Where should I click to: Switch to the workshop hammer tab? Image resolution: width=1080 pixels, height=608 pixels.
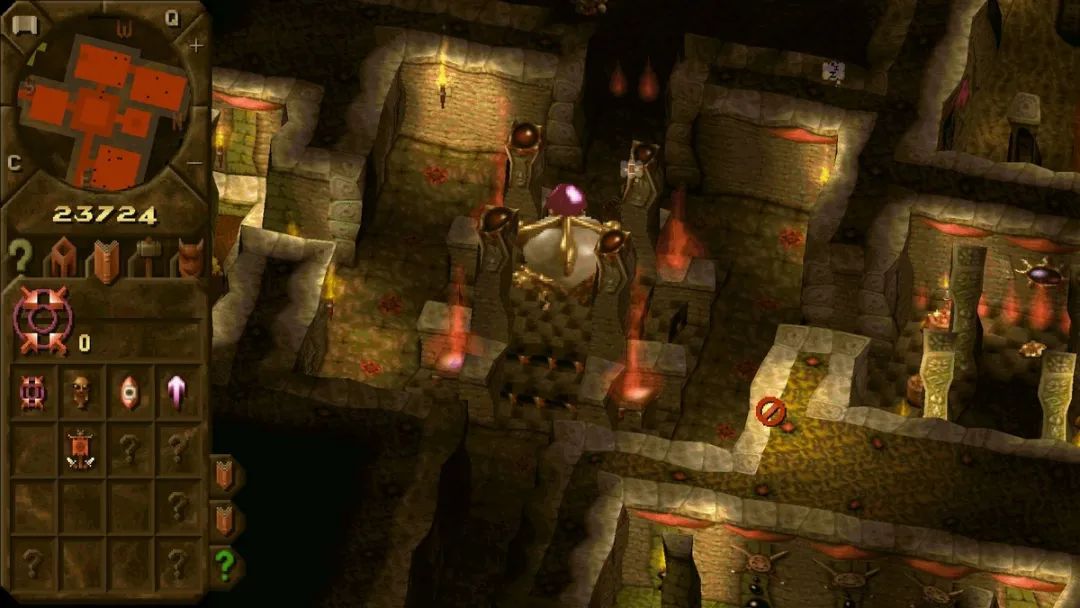point(146,260)
